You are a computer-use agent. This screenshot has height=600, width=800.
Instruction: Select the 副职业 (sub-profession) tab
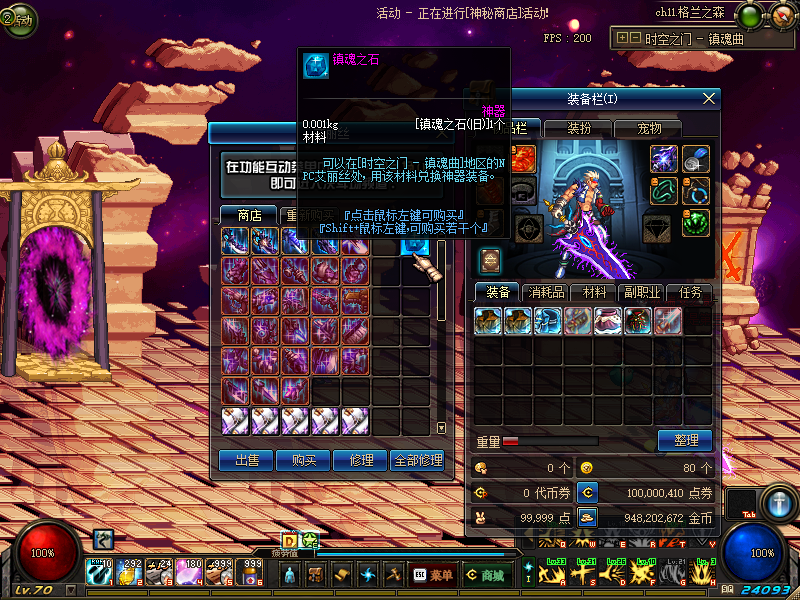(x=643, y=293)
